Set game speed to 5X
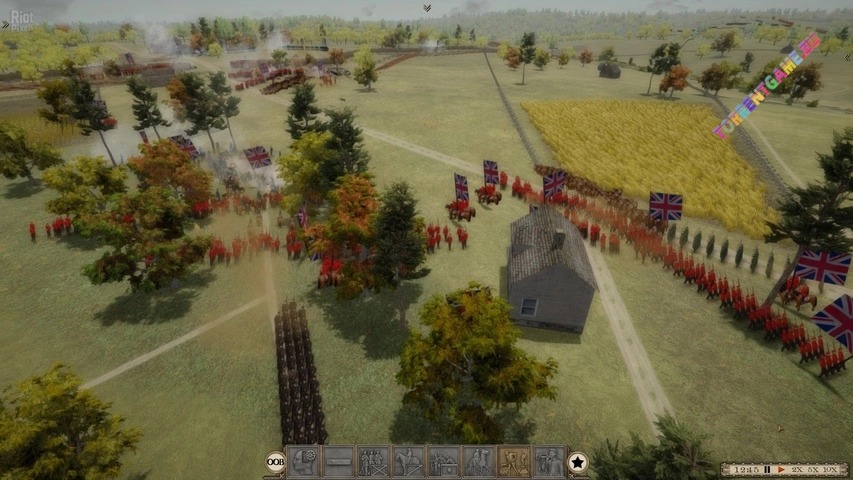This screenshot has height=480, width=853. point(813,469)
